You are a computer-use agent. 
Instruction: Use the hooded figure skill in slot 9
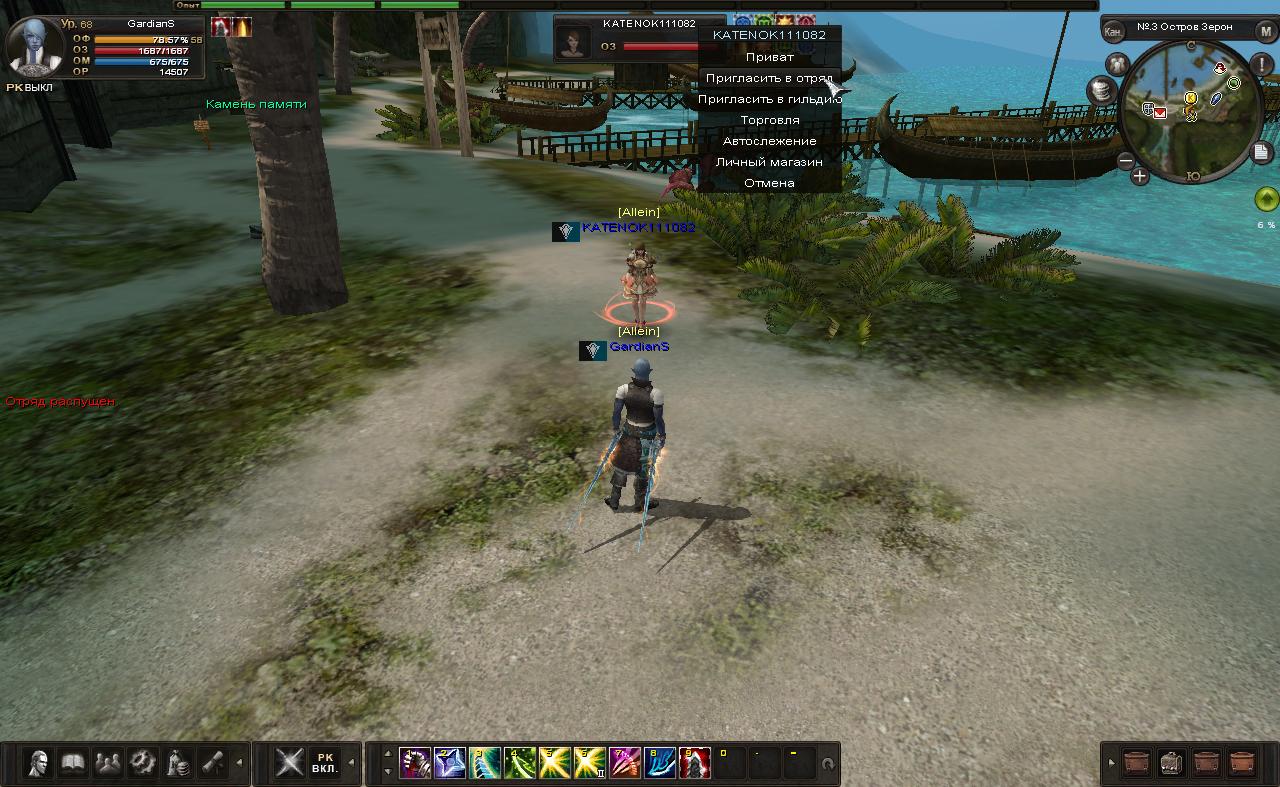[695, 763]
